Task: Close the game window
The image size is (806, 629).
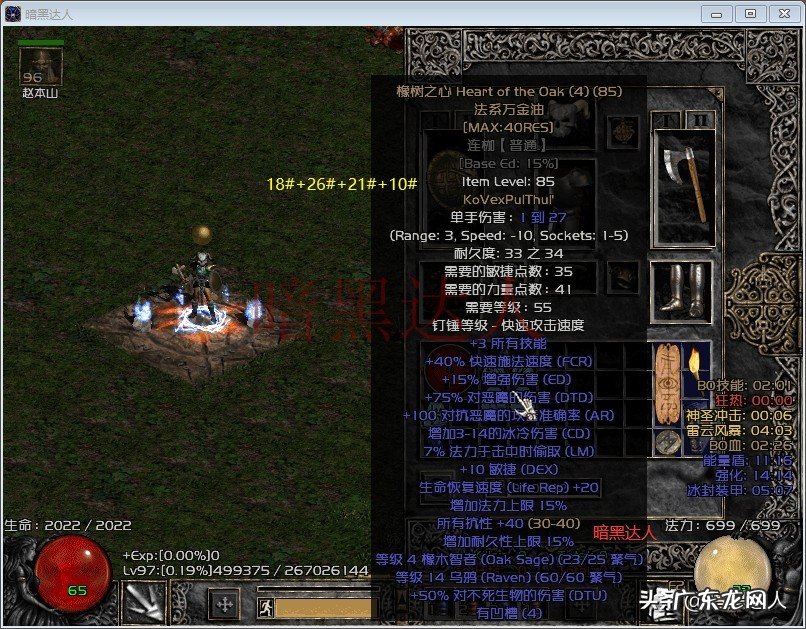Action: [x=783, y=14]
